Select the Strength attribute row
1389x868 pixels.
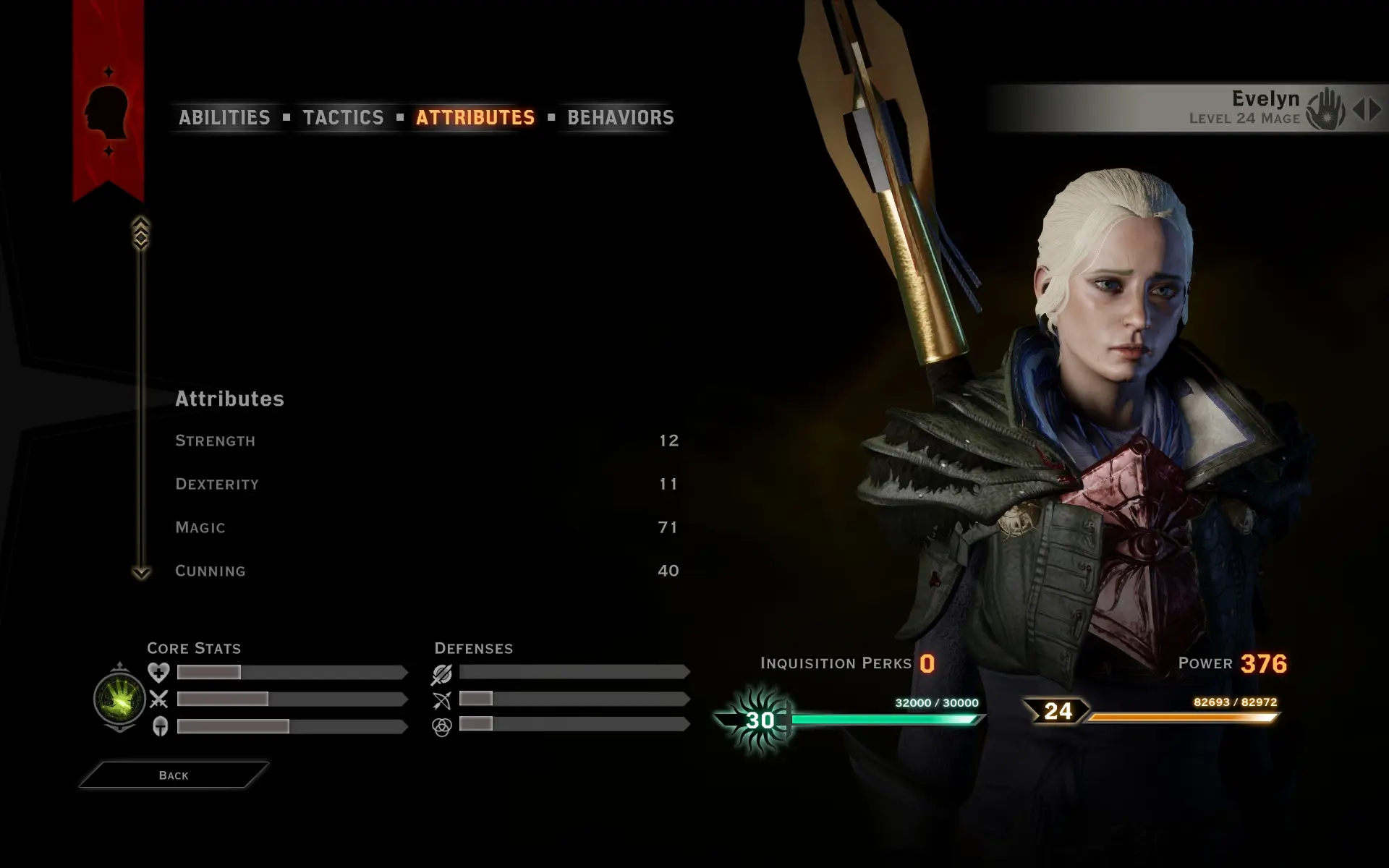pyautogui.click(x=427, y=441)
